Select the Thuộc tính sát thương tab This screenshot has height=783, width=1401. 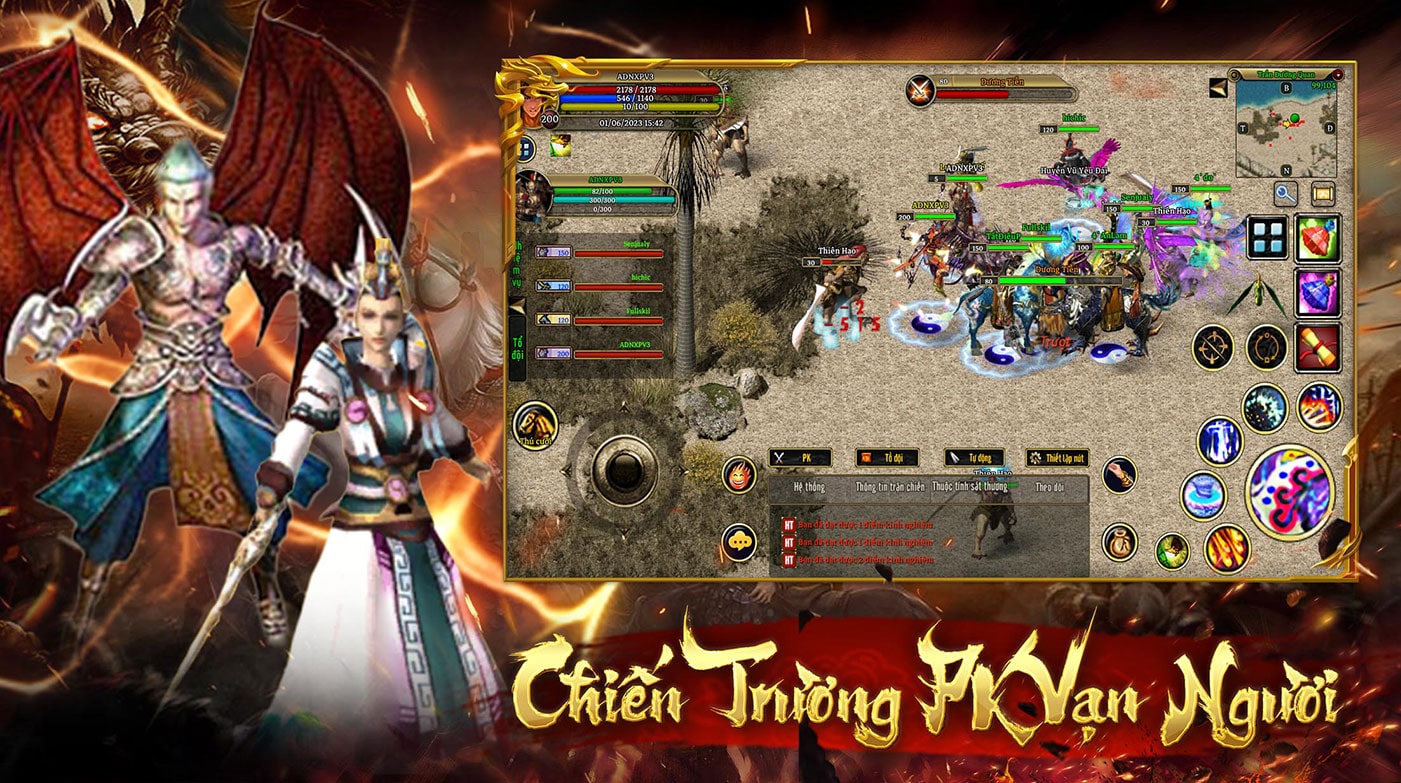pos(969,487)
